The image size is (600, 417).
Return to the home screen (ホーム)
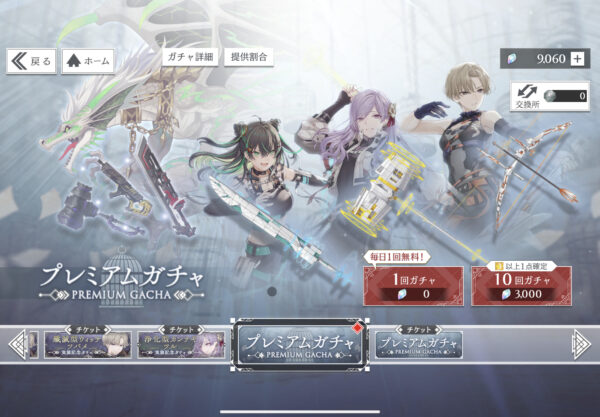click(88, 61)
